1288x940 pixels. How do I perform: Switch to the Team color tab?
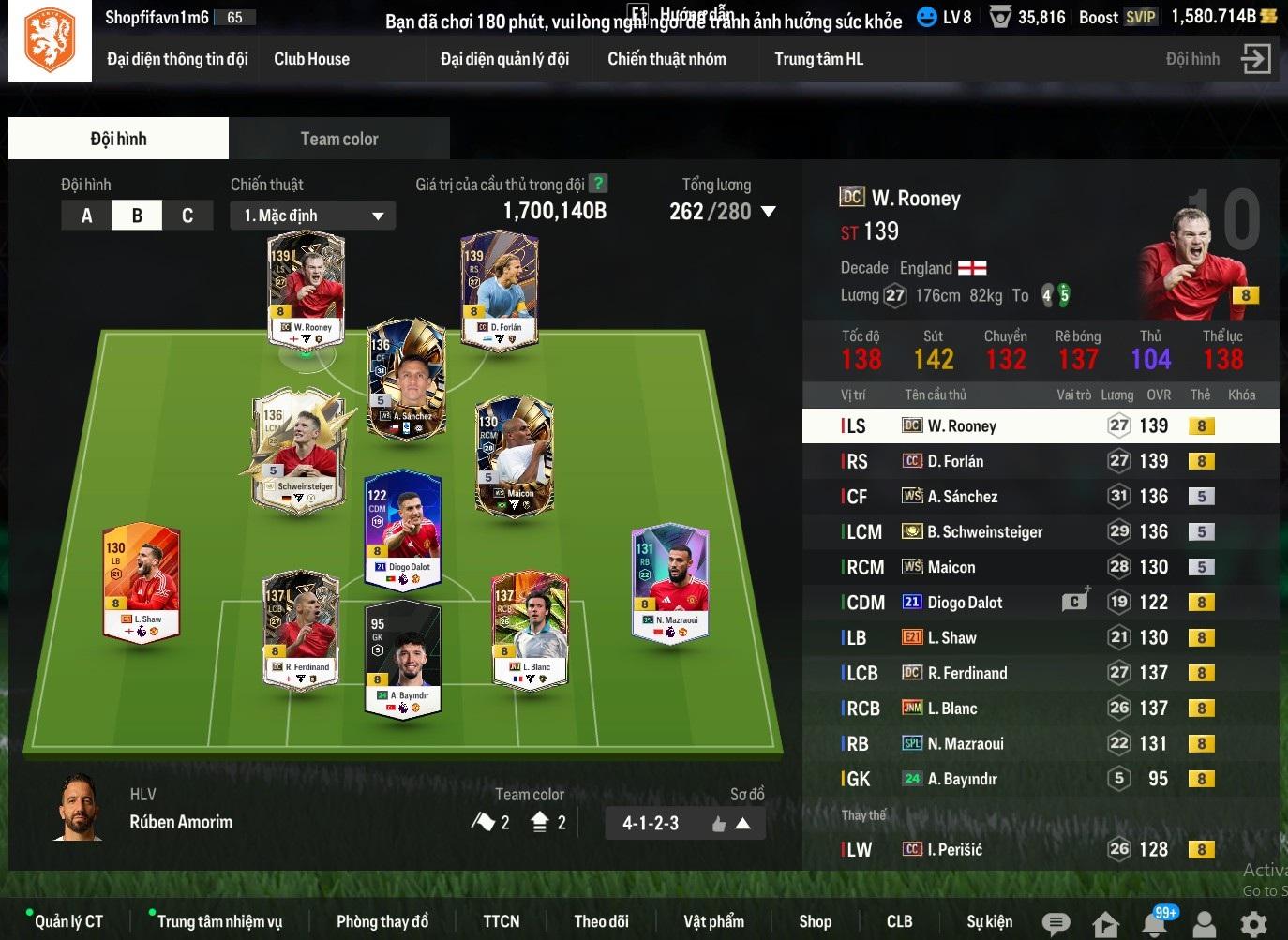point(338,139)
